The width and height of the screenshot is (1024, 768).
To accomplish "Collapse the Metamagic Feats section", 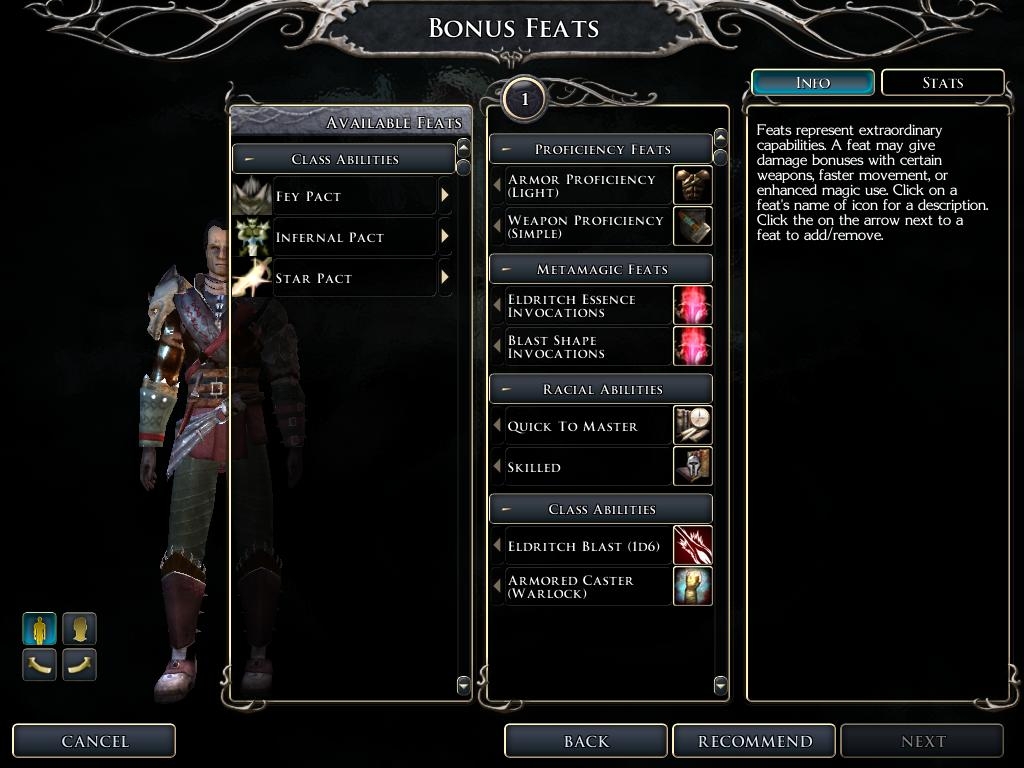I will click(x=507, y=269).
